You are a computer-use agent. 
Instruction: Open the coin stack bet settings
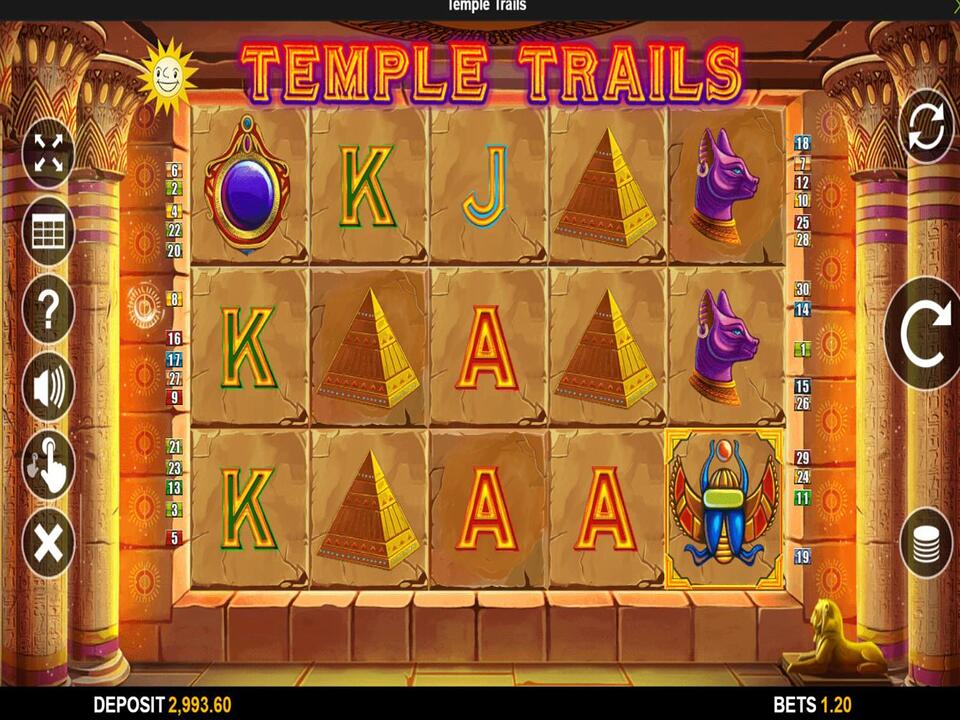click(x=926, y=543)
